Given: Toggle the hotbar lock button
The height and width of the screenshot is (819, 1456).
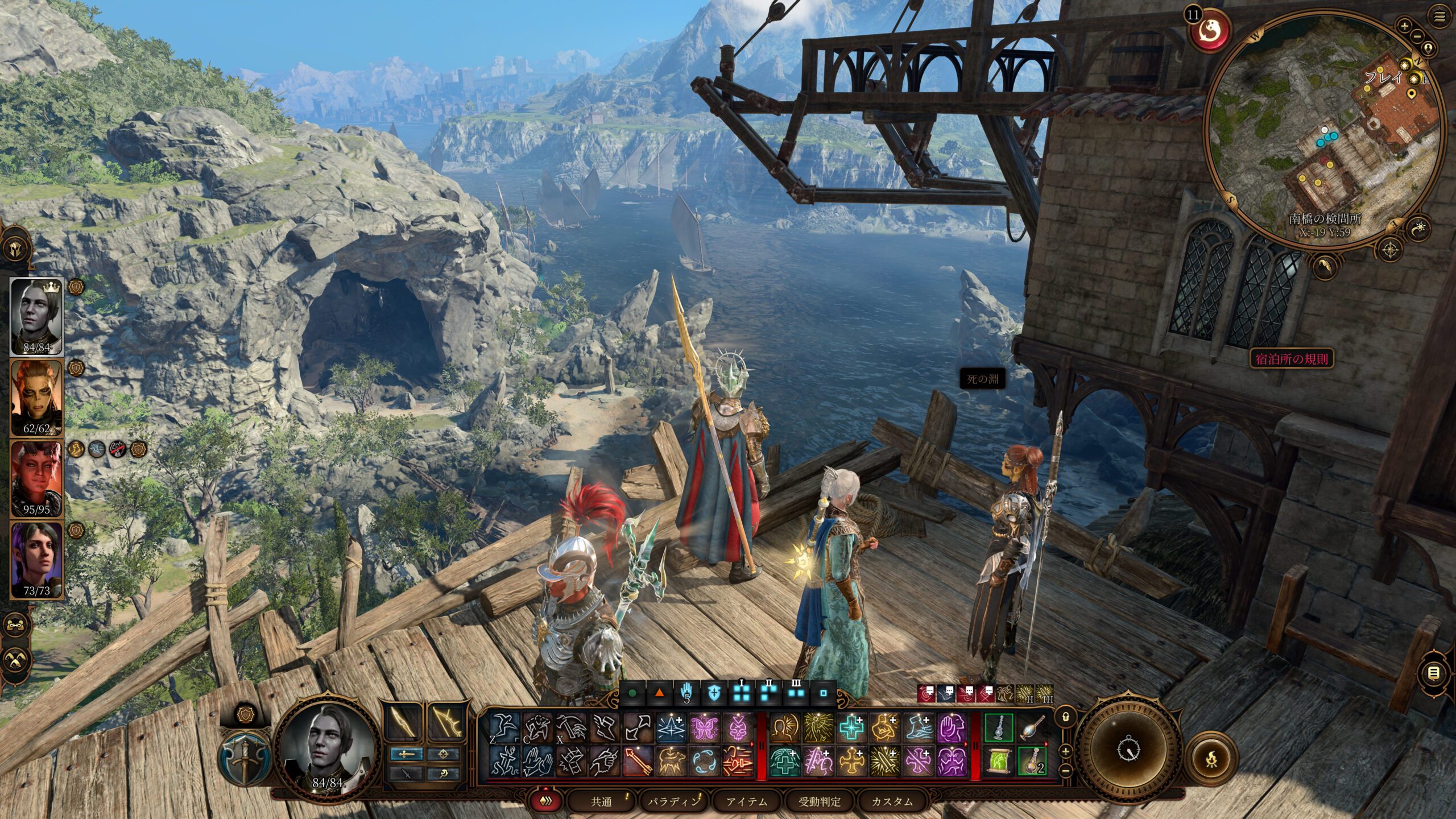Looking at the screenshot, I should click(x=1066, y=718).
